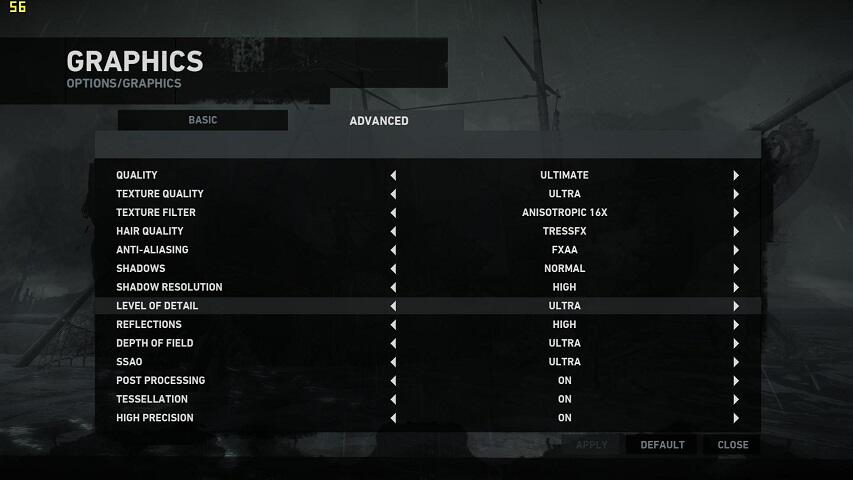
Task: Switch to the Basic tab
Action: (x=202, y=120)
